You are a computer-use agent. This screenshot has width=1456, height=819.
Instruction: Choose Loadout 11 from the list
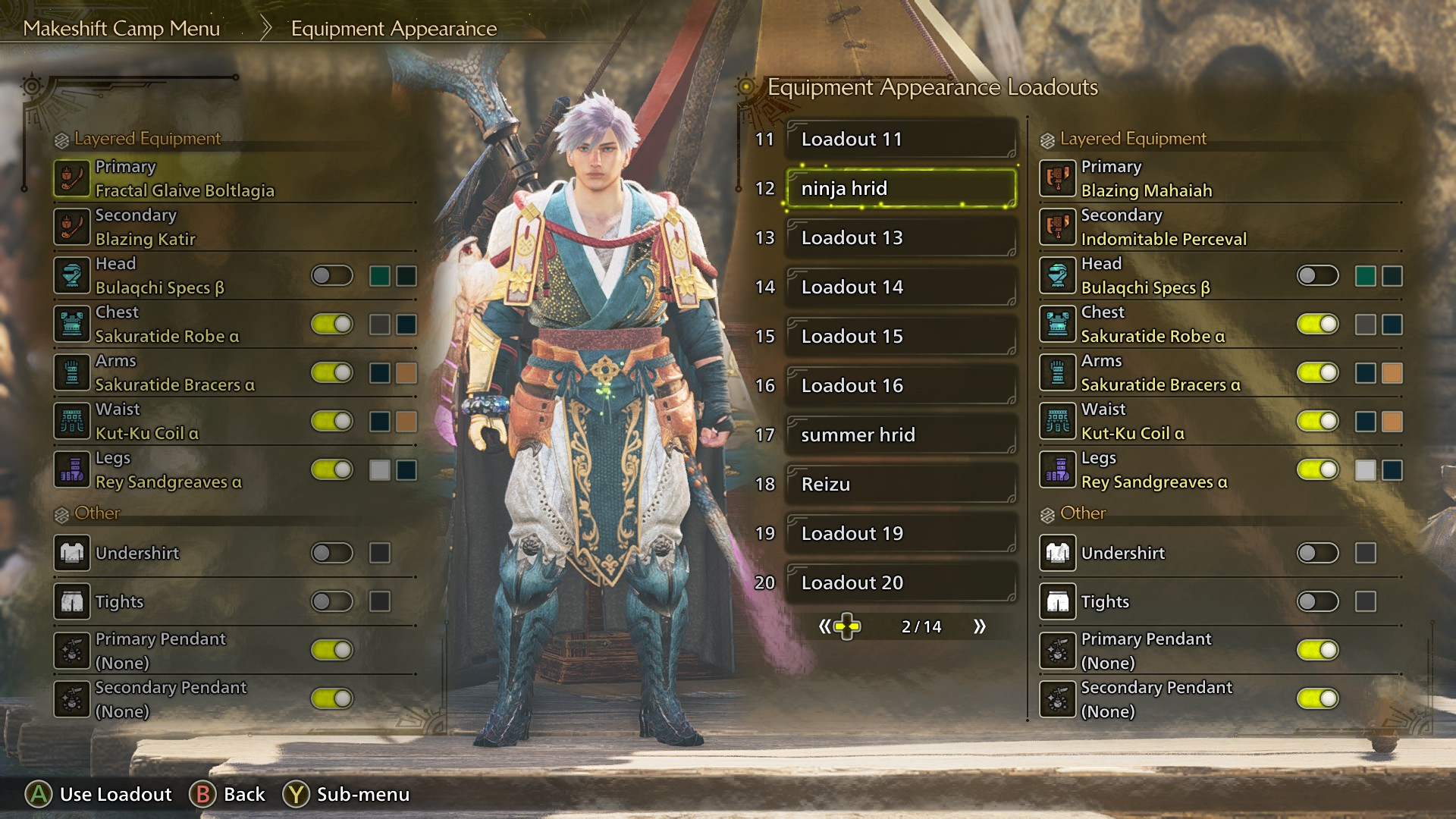pos(901,139)
